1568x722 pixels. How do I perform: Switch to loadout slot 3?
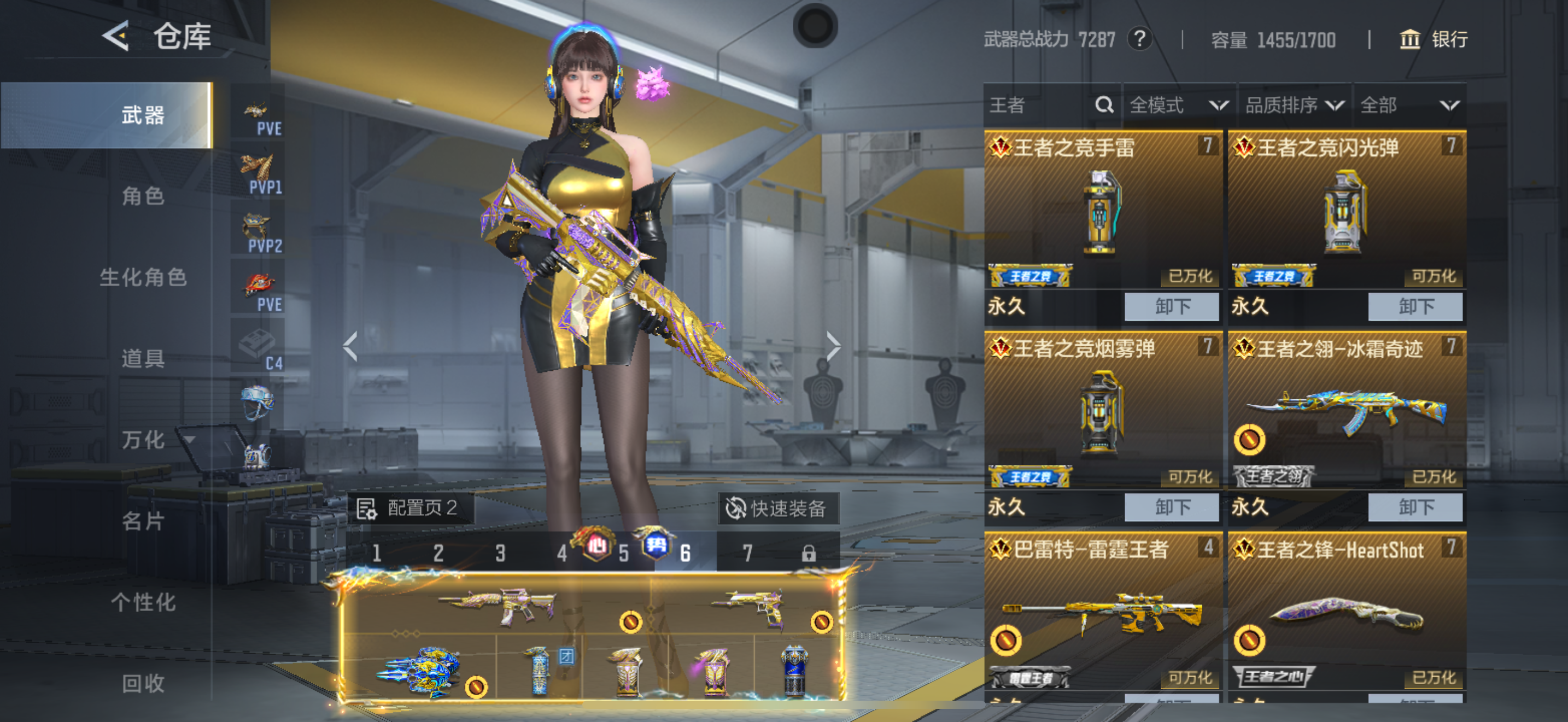point(500,554)
